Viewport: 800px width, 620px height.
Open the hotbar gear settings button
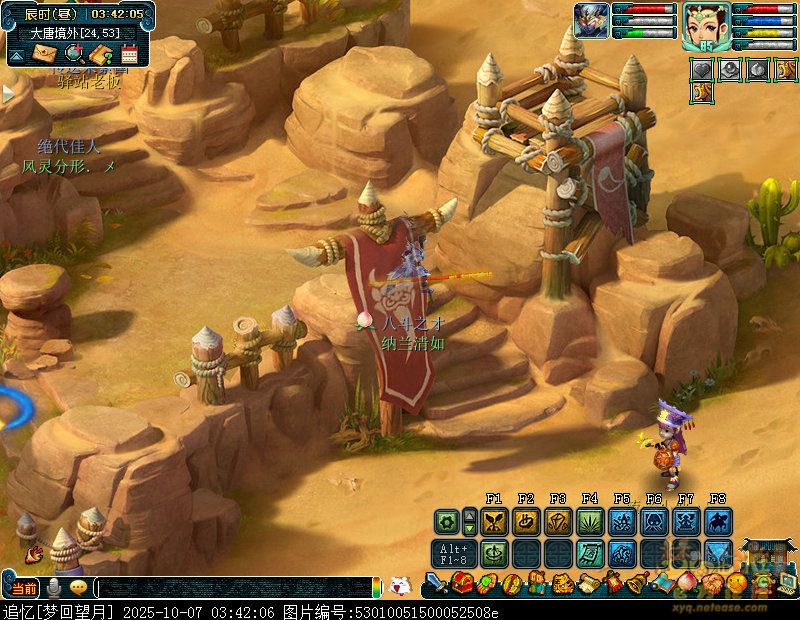[x=446, y=521]
